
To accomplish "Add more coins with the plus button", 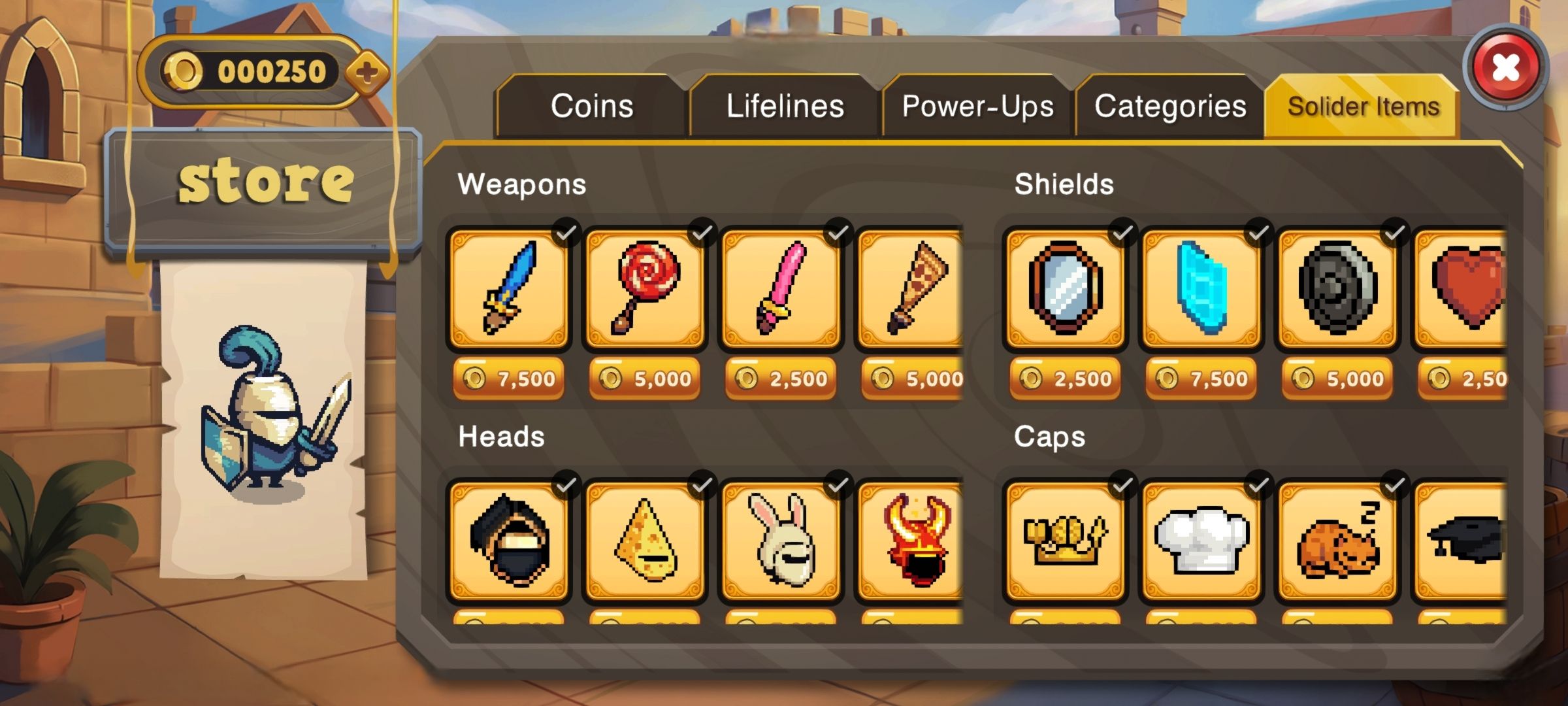I will tap(367, 72).
